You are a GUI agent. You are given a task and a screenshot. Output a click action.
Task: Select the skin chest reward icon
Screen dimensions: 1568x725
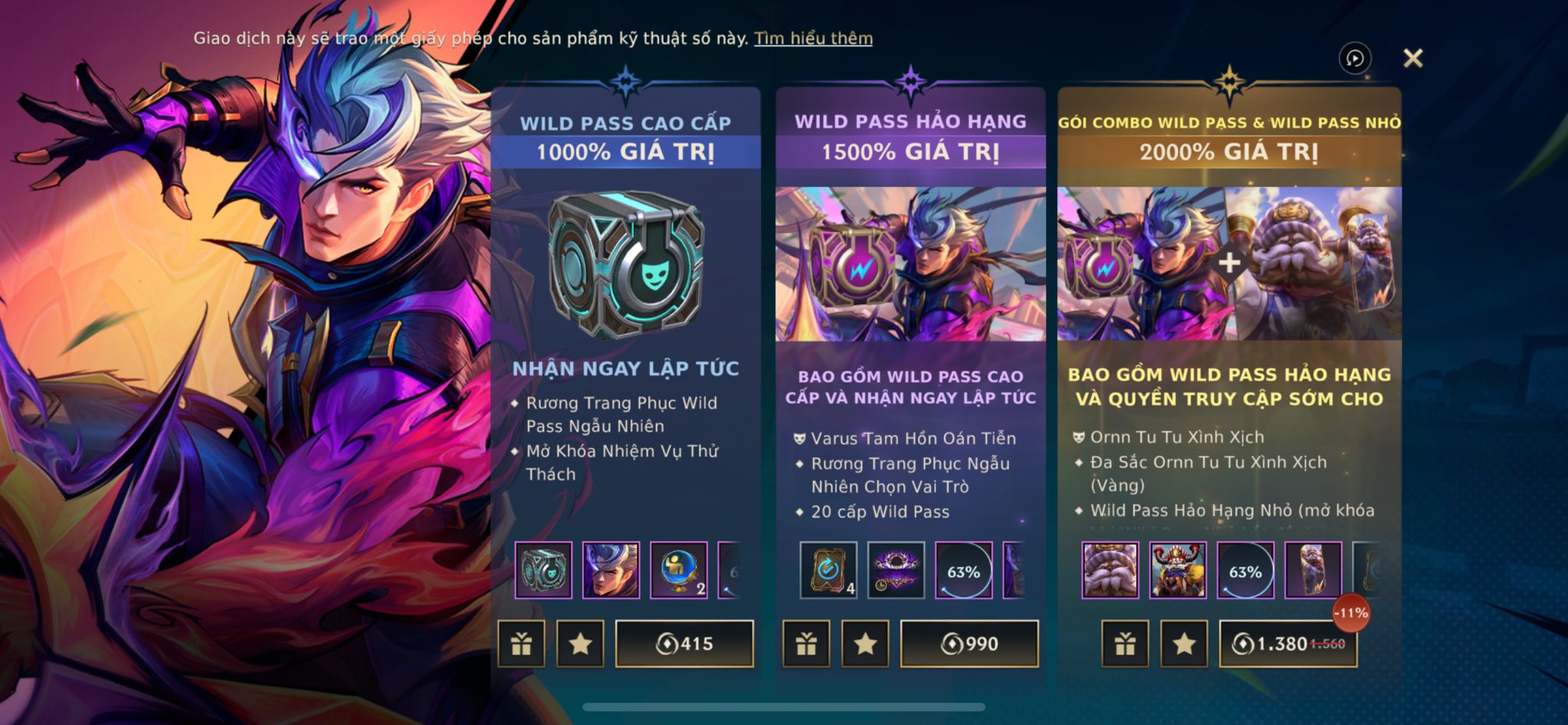(544, 570)
